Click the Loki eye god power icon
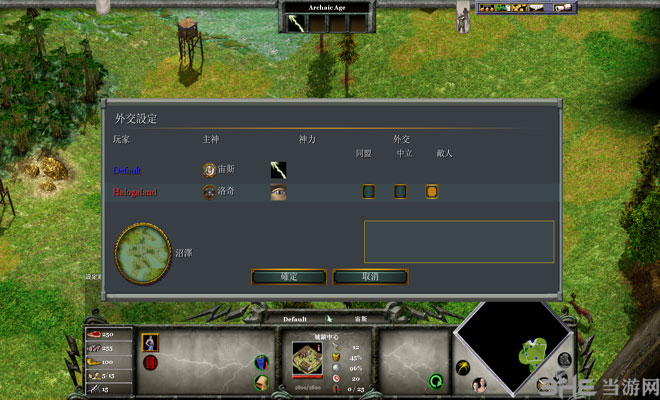The image size is (660, 400). 279,192
